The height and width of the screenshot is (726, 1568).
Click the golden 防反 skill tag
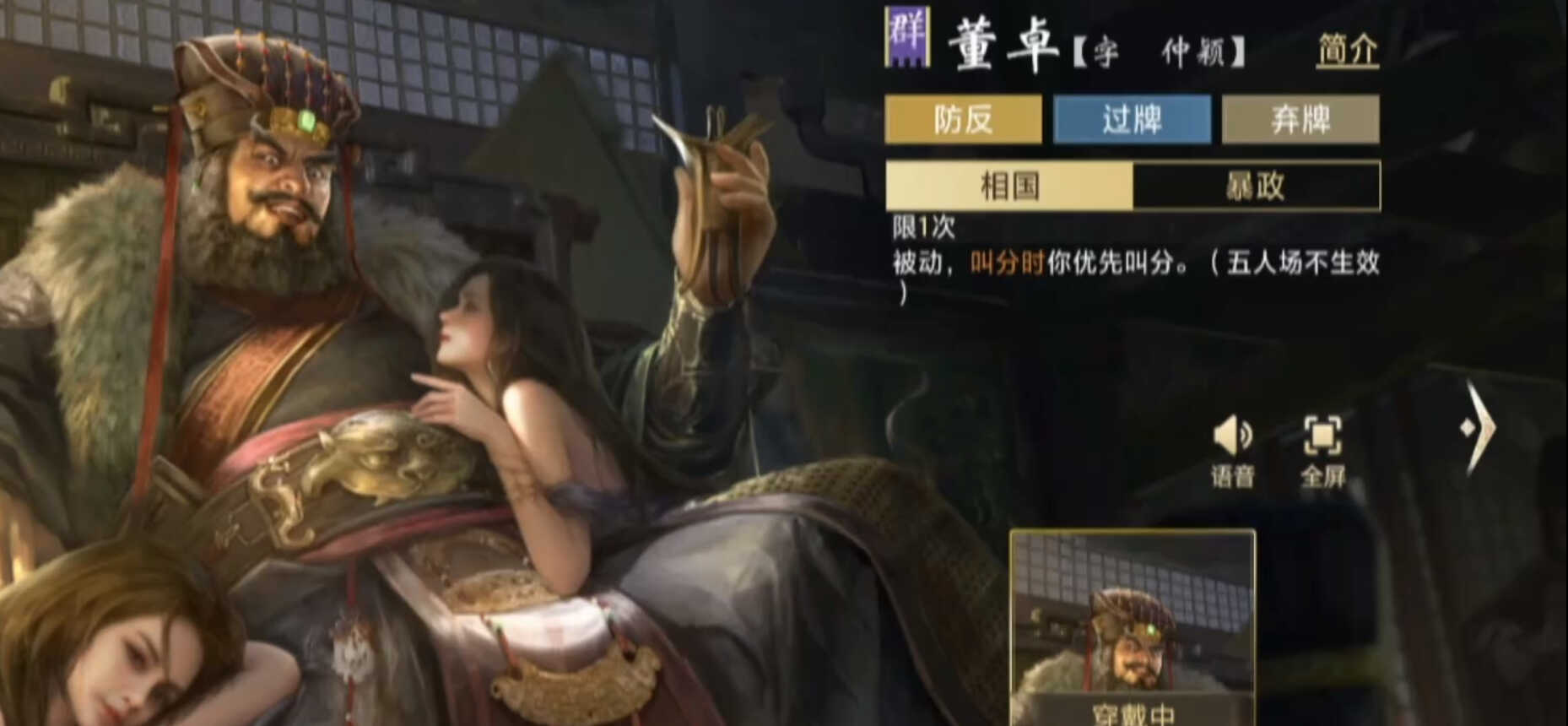pos(964,119)
